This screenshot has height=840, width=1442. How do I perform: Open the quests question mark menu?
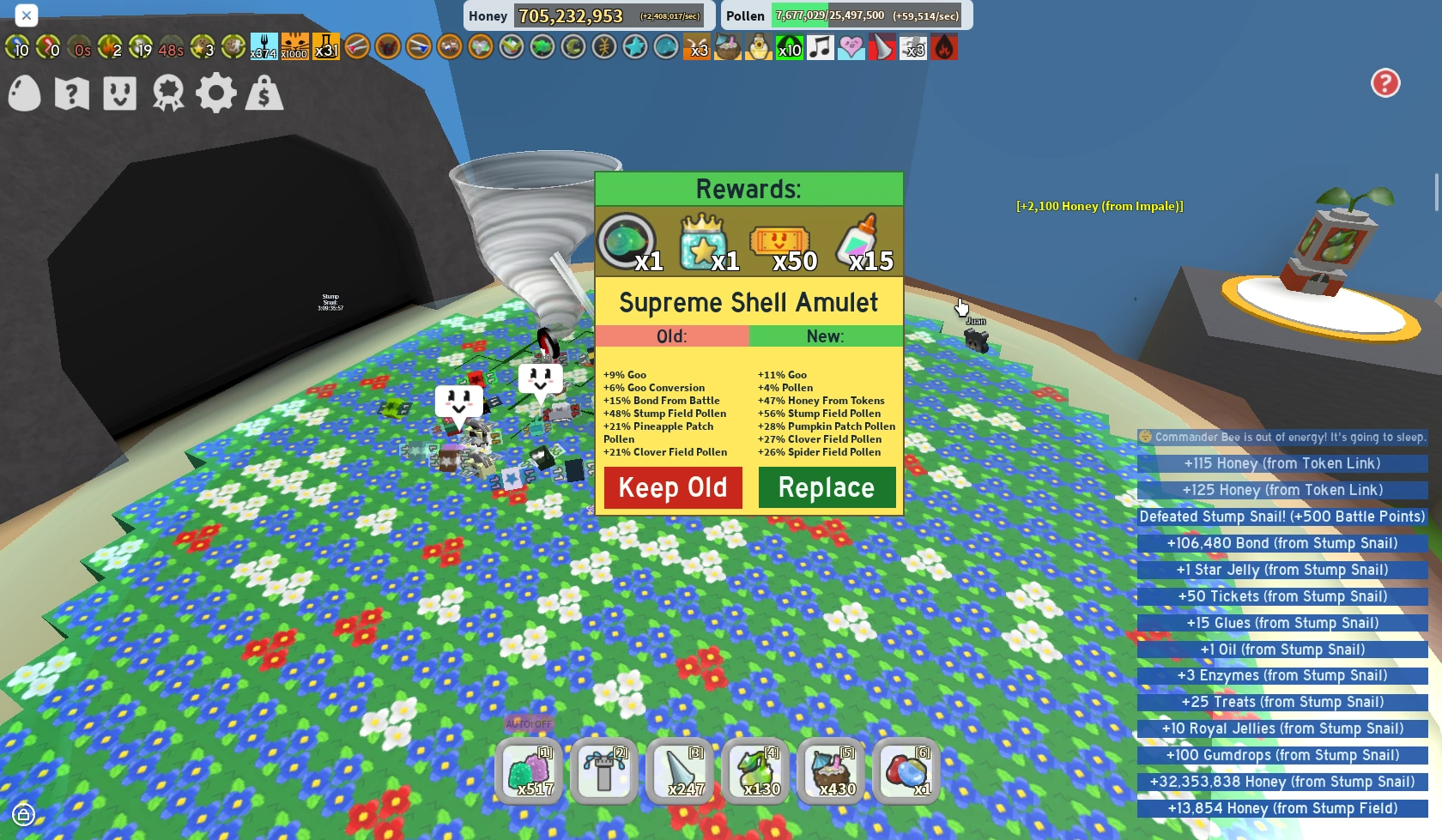[71, 94]
